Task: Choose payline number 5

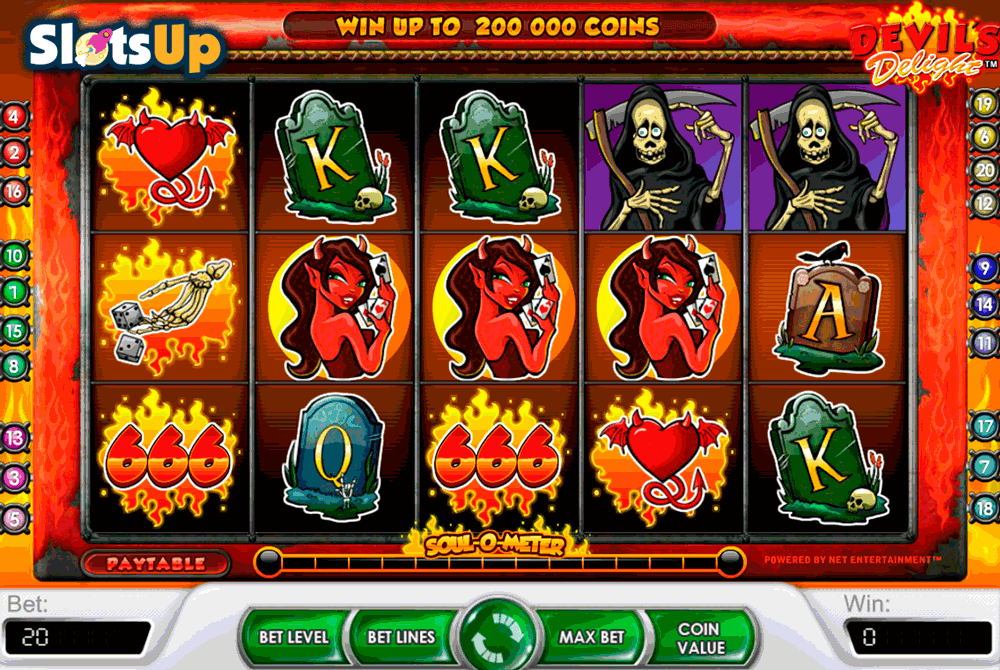Action: (14, 518)
